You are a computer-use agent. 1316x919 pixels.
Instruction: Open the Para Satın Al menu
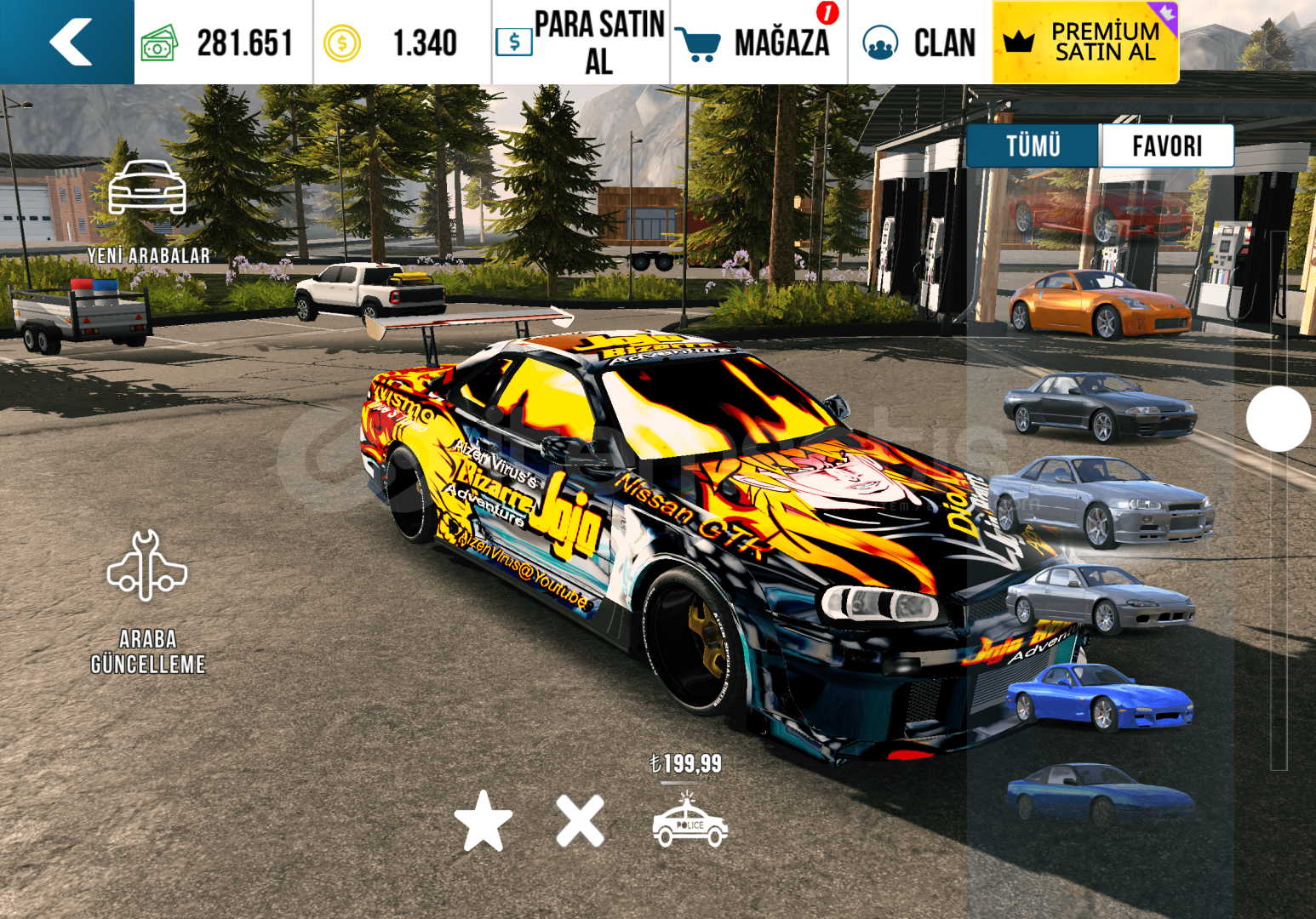[581, 42]
